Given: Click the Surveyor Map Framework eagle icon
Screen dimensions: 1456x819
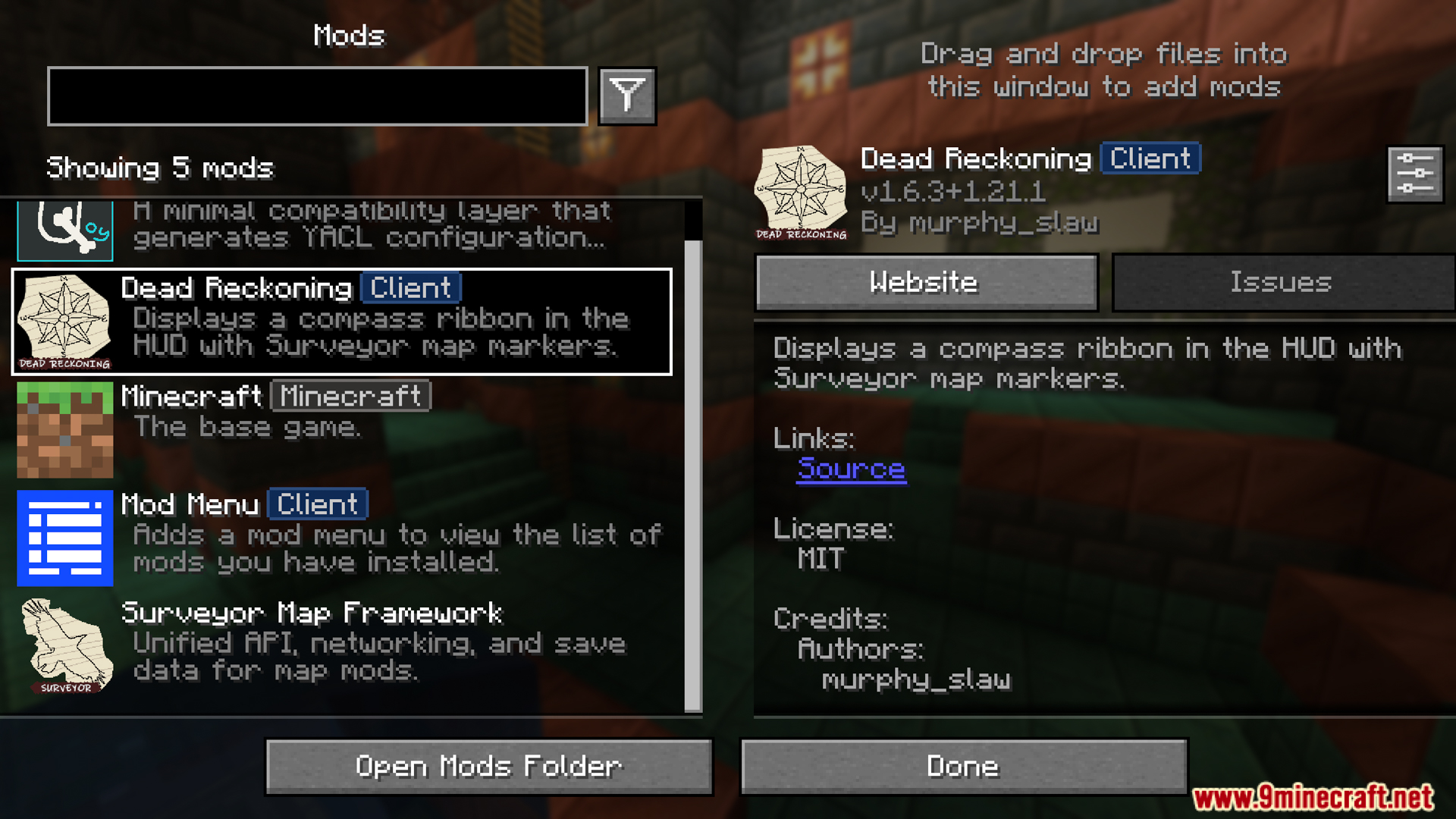Looking at the screenshot, I should pyautogui.click(x=64, y=645).
